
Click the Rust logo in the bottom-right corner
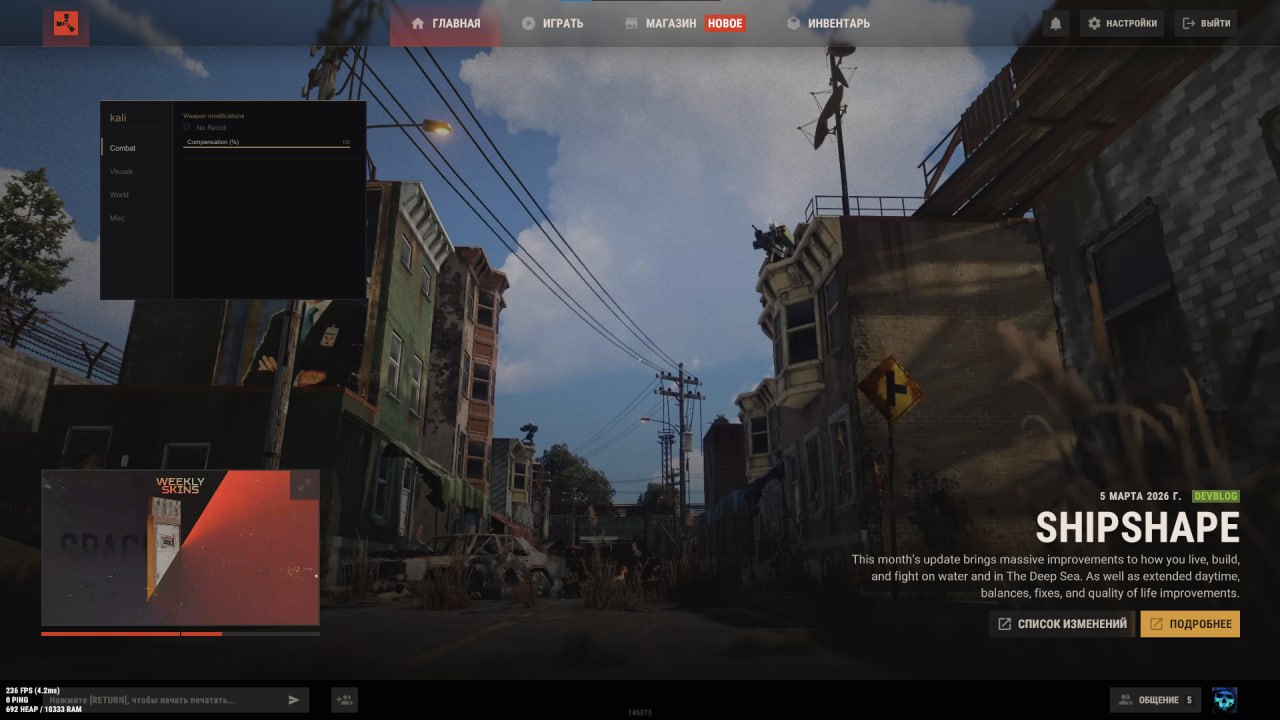point(1222,699)
